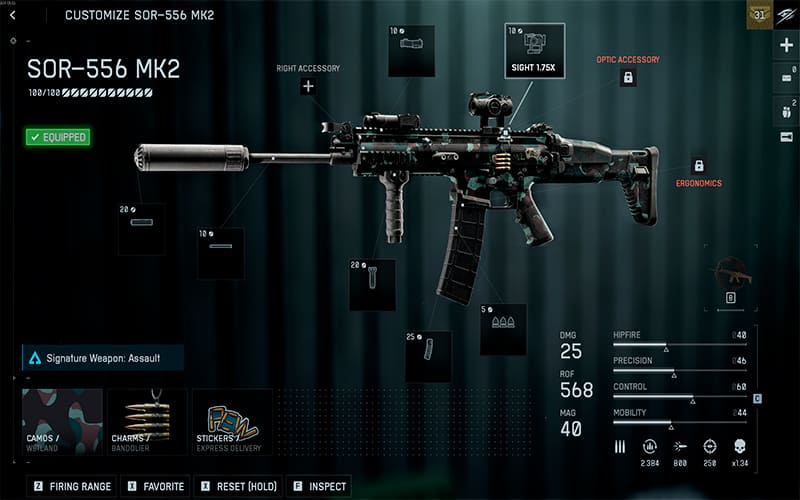The height and width of the screenshot is (500, 800).
Task: Inspect the SOR-556 MK2
Action: 319,487
